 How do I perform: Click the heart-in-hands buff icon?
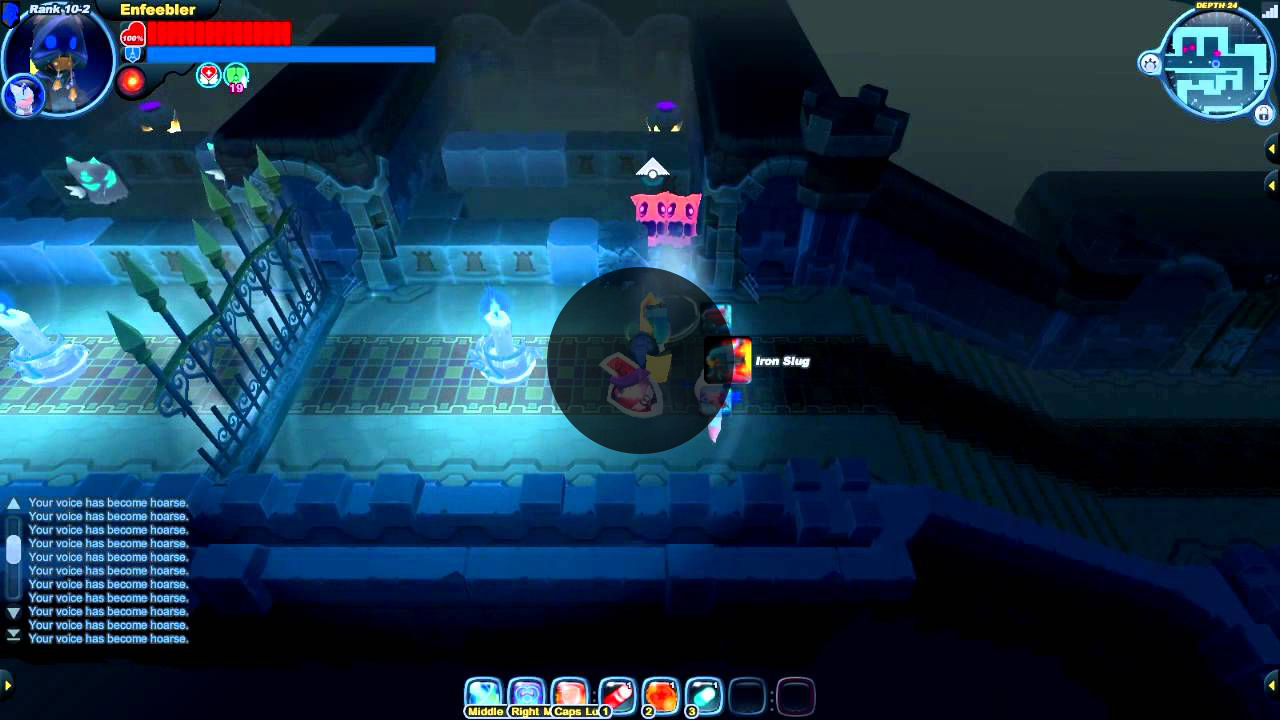pos(208,75)
